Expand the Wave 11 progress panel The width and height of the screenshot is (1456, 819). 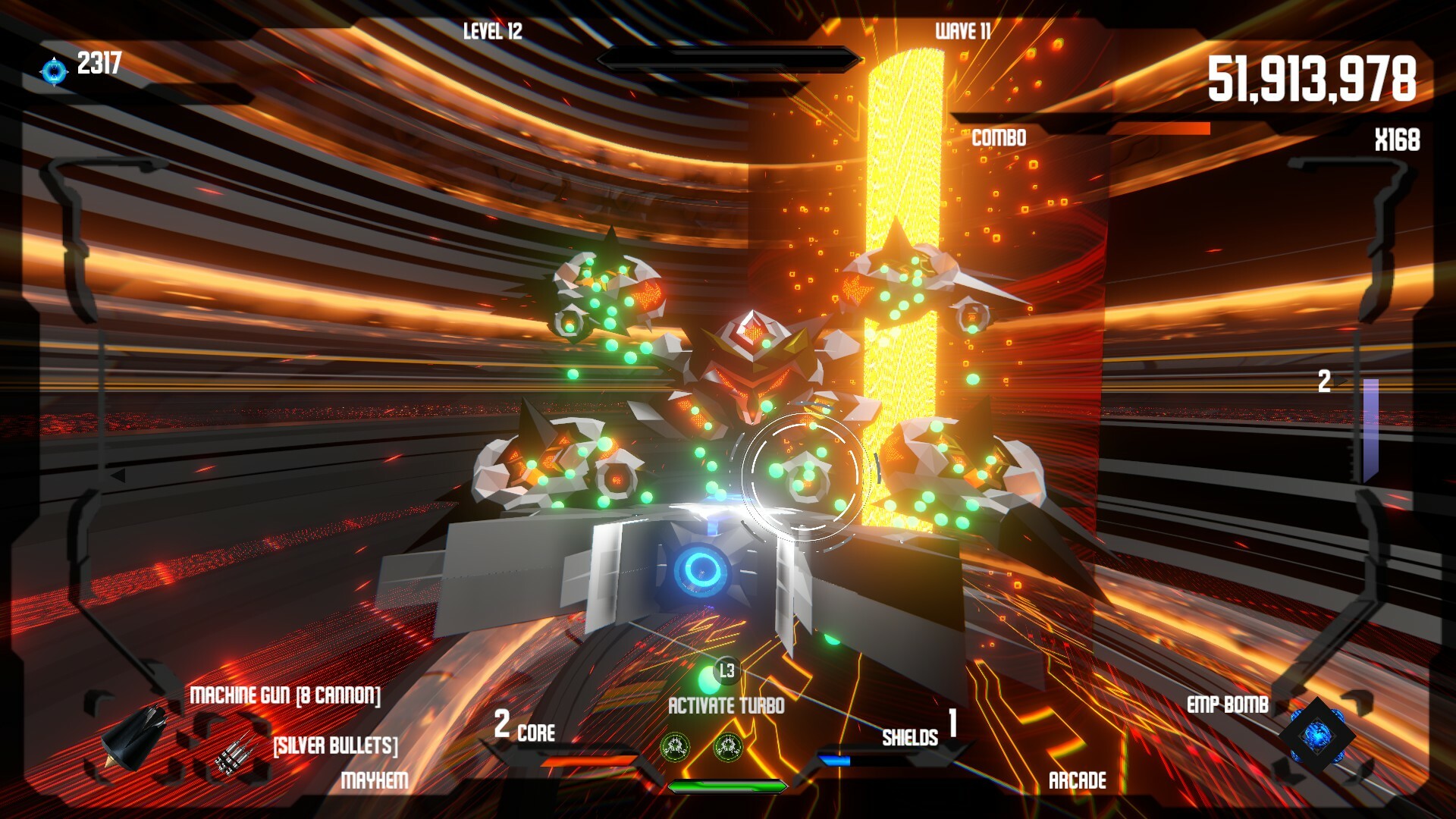point(965,32)
